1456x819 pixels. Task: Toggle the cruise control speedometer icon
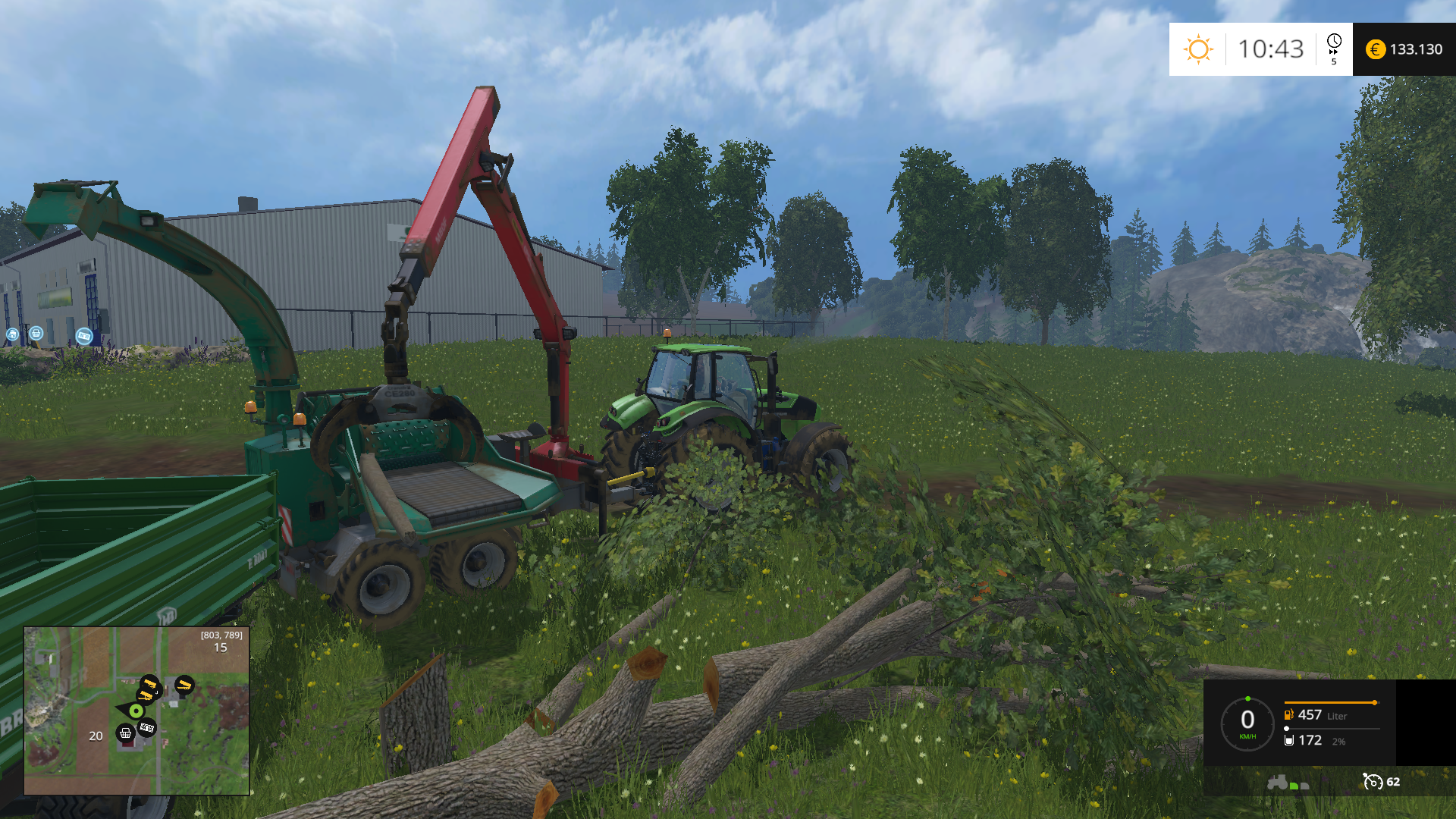[1372, 781]
